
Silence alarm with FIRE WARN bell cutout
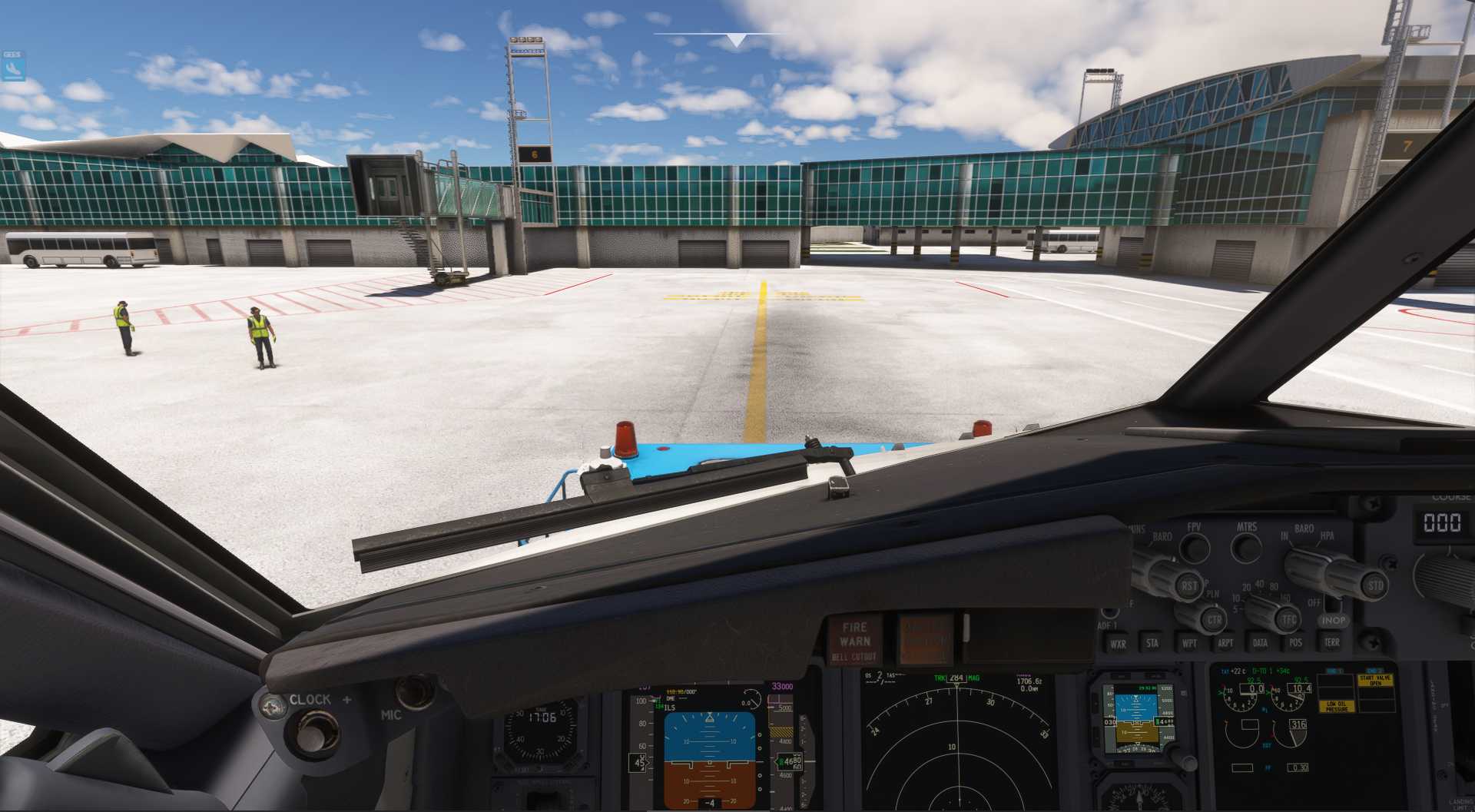(854, 641)
